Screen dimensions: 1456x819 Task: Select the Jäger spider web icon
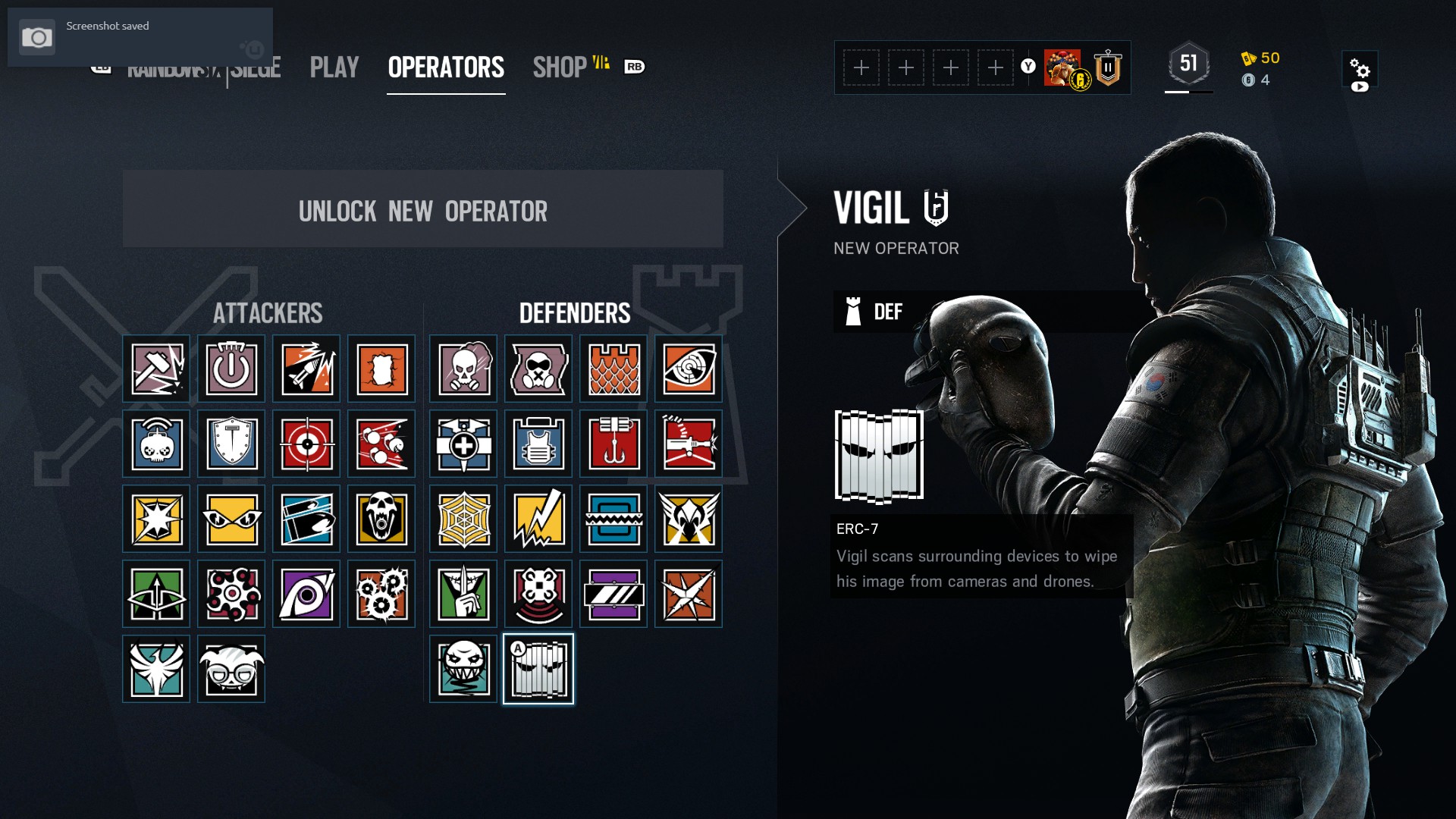click(x=463, y=519)
